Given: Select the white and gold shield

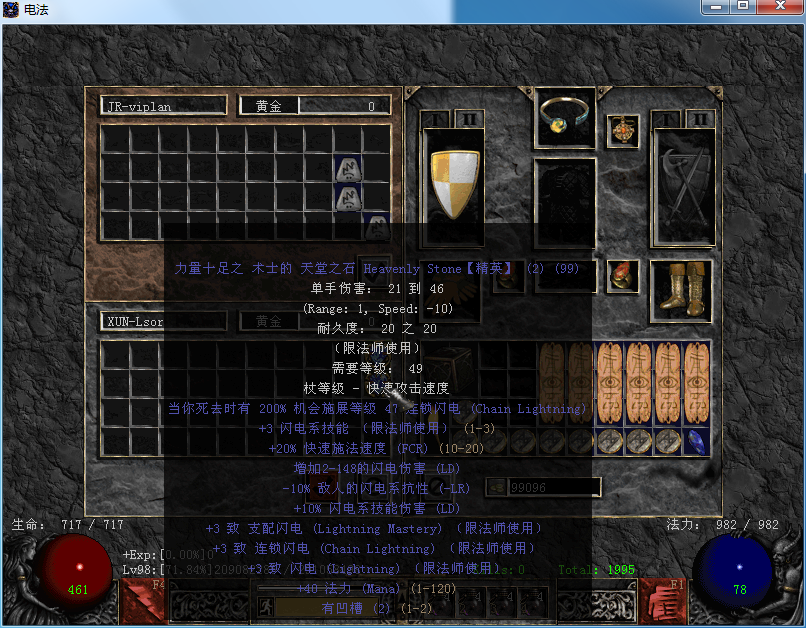Looking at the screenshot, I should pos(453,183).
